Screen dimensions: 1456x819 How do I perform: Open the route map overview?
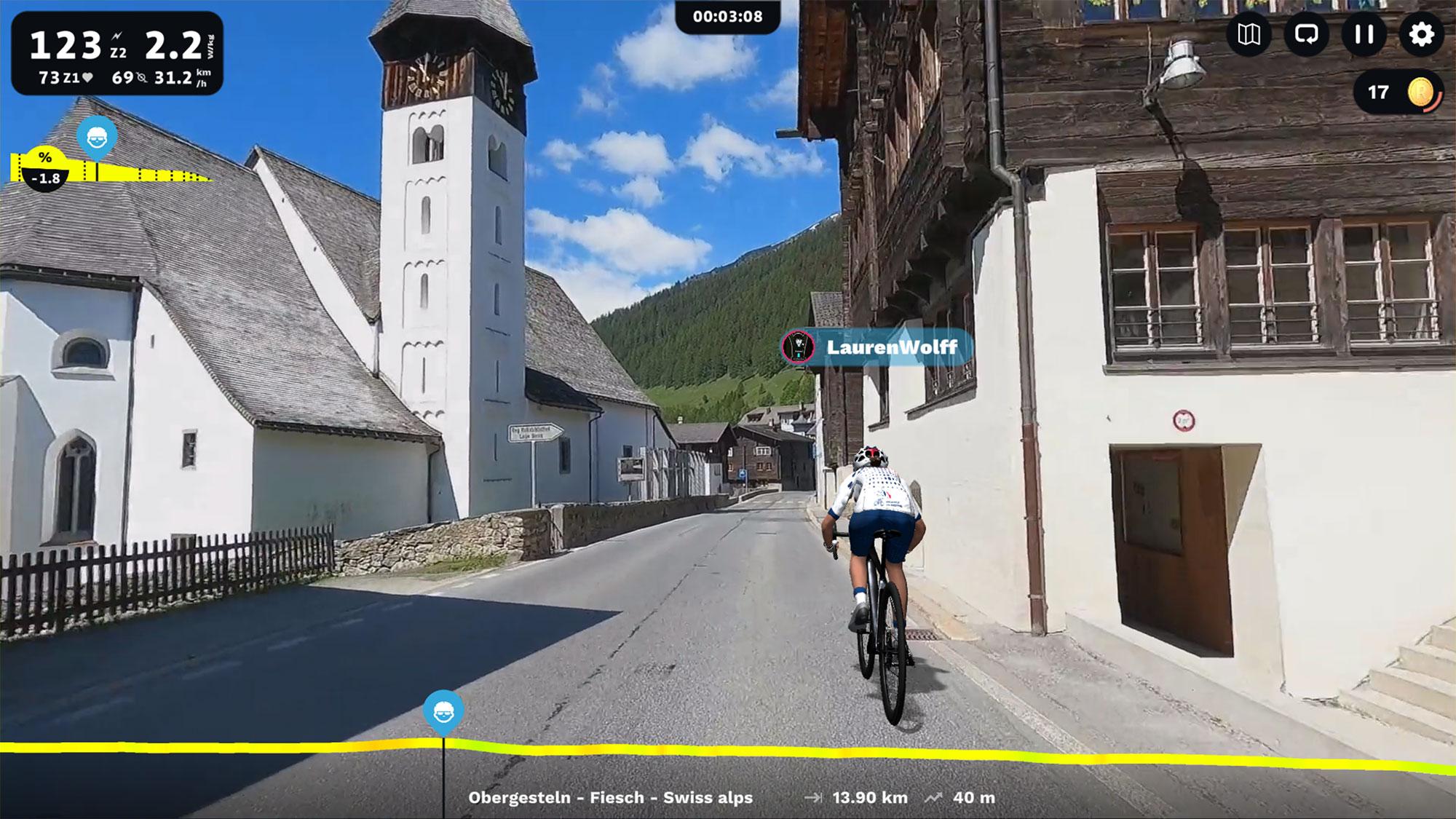tap(1249, 34)
